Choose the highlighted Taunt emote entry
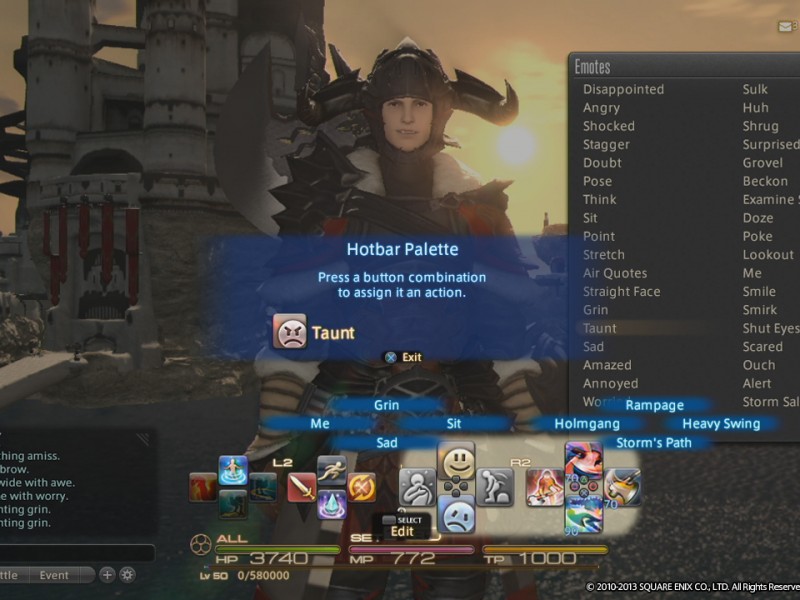This screenshot has width=800, height=600. (x=600, y=328)
